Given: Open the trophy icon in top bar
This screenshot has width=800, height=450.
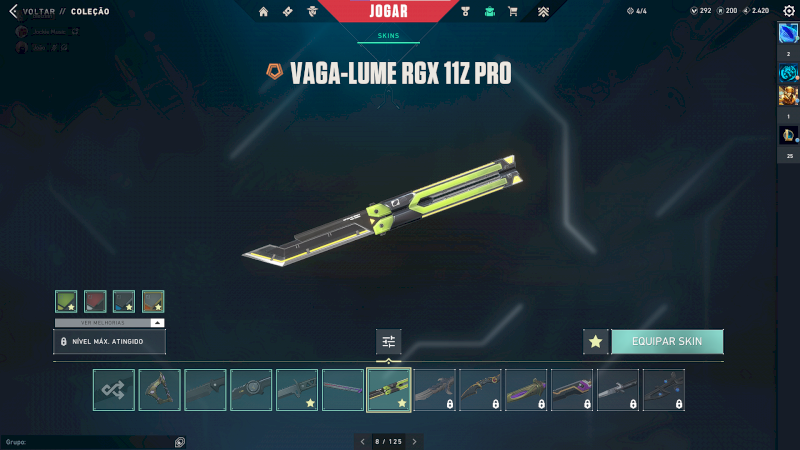Looking at the screenshot, I should (x=466, y=12).
